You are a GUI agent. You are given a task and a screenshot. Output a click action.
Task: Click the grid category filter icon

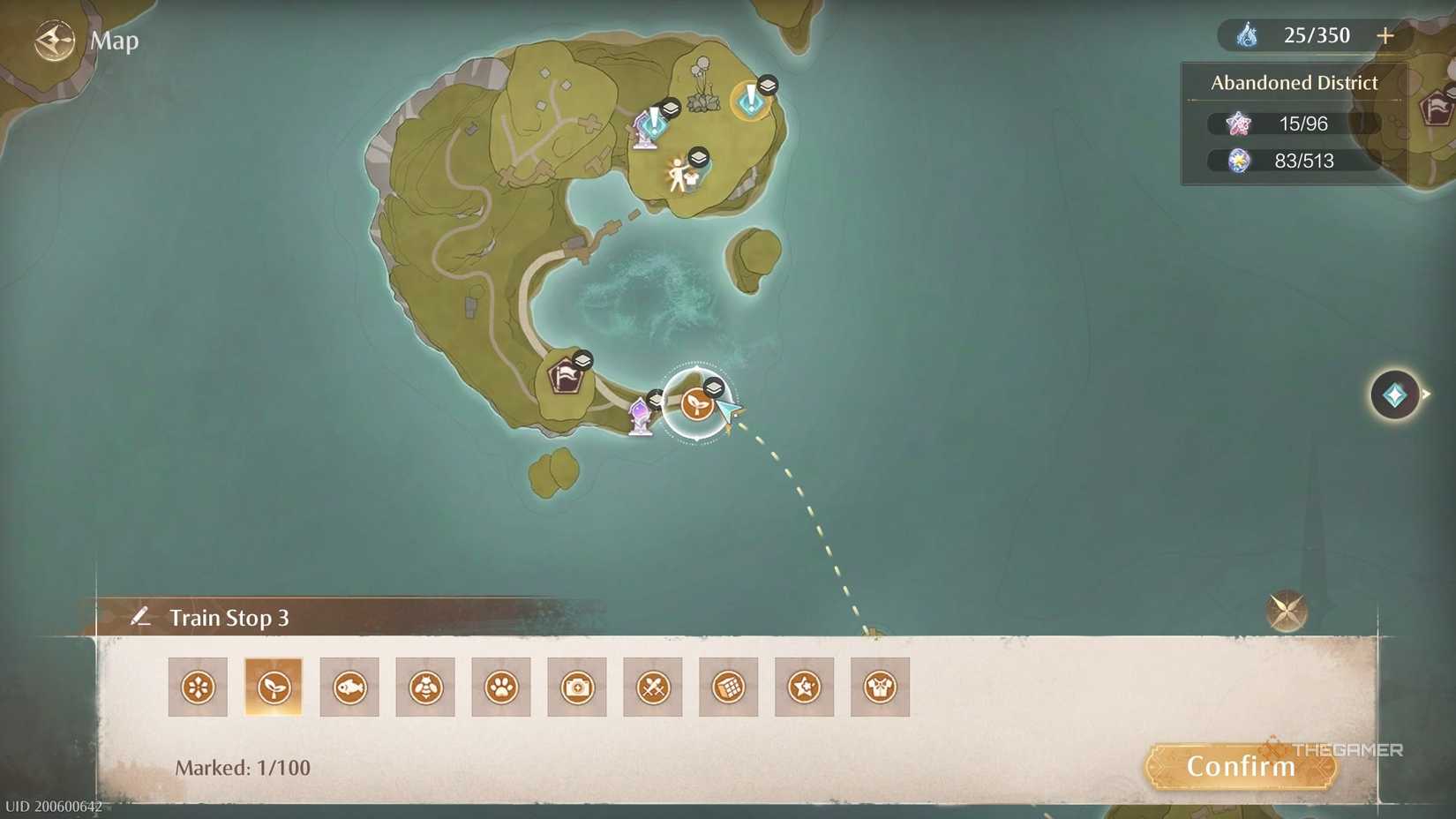(x=728, y=687)
